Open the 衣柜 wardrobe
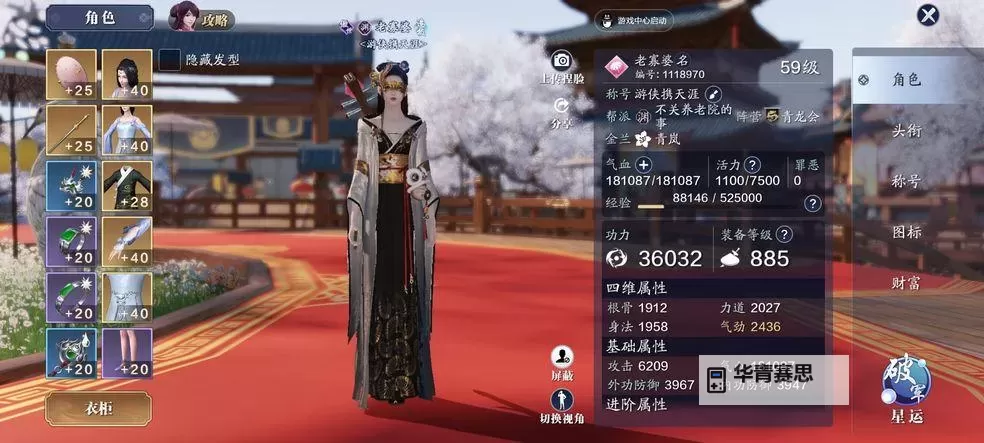The height and width of the screenshot is (443, 984). click(98, 408)
